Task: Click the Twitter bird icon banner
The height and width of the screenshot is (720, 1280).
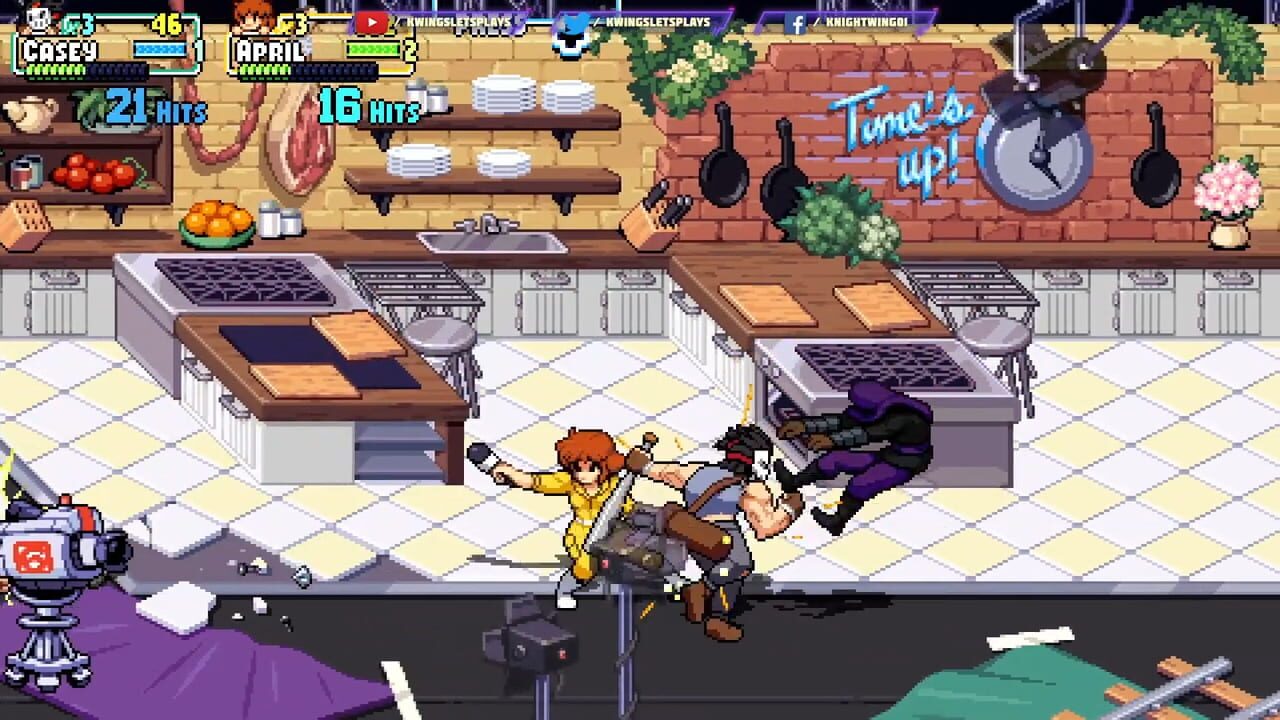Action: pos(574,23)
